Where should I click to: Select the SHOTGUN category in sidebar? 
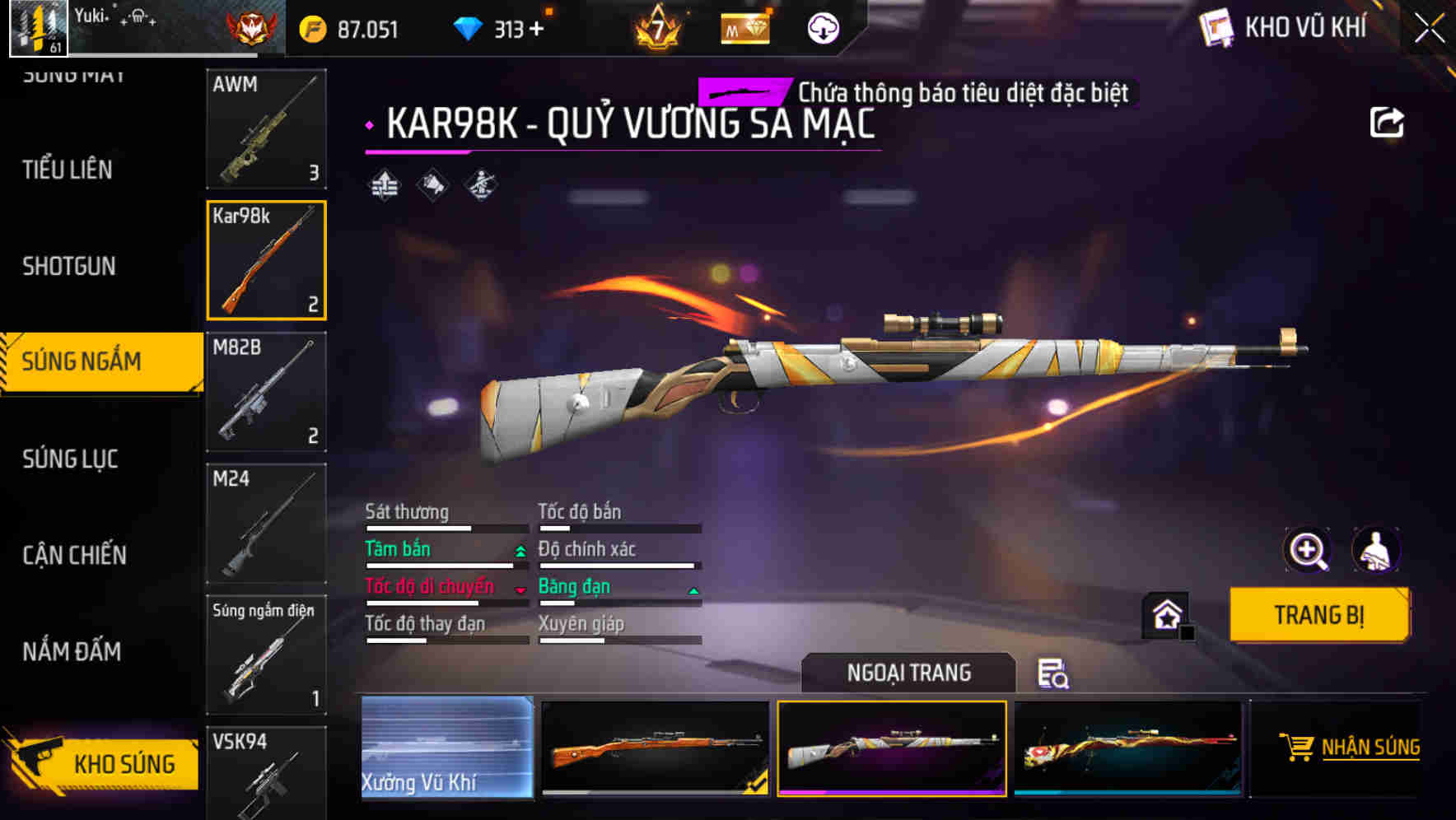(x=69, y=267)
